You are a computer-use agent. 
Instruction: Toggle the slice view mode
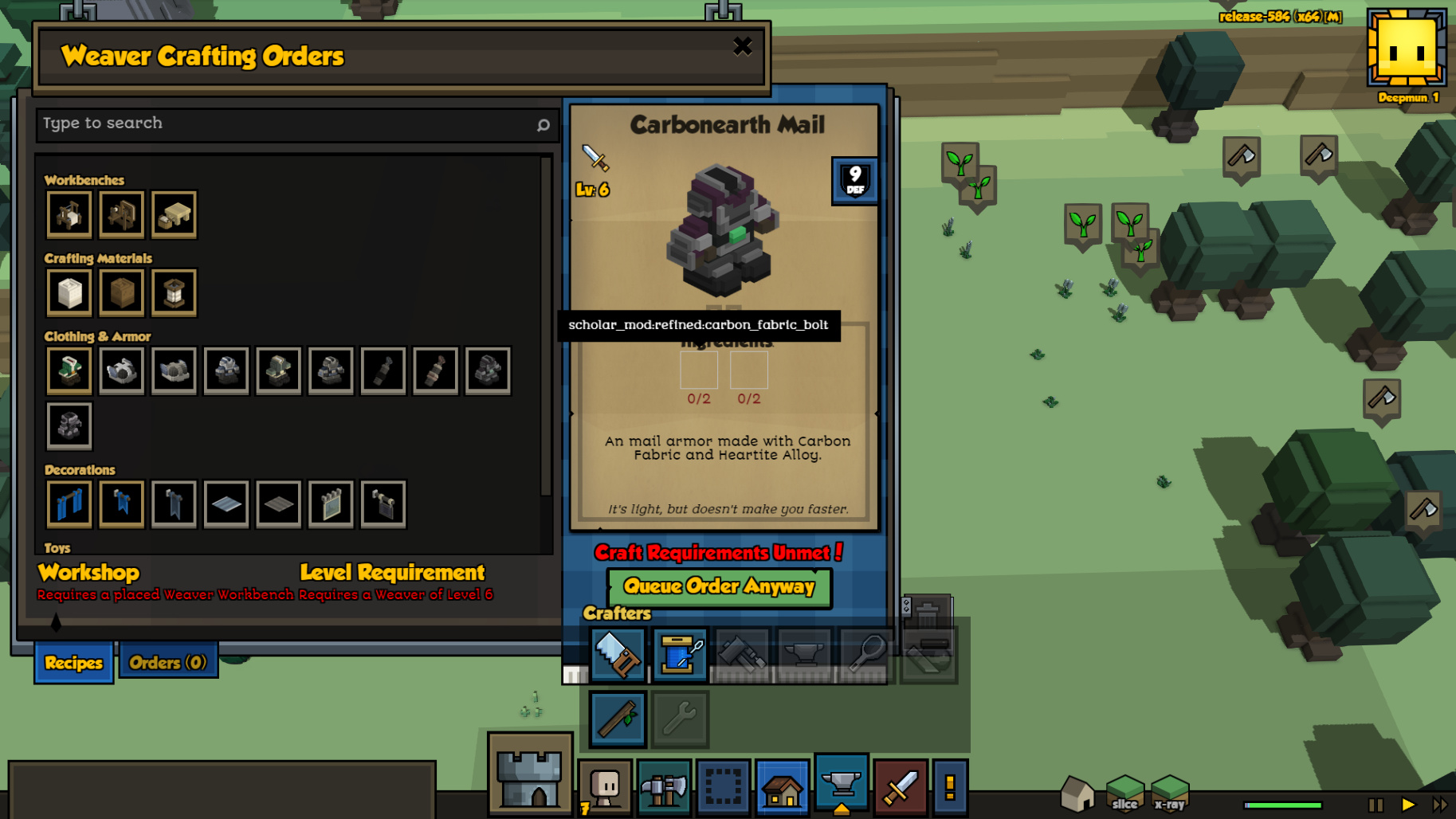(x=1124, y=794)
